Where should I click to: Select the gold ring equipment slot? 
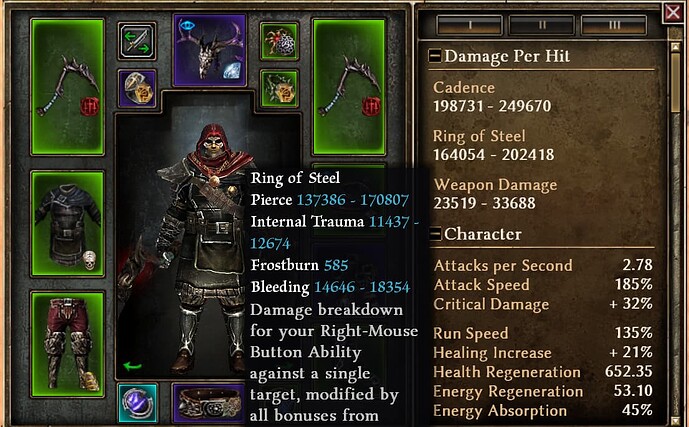[137, 87]
